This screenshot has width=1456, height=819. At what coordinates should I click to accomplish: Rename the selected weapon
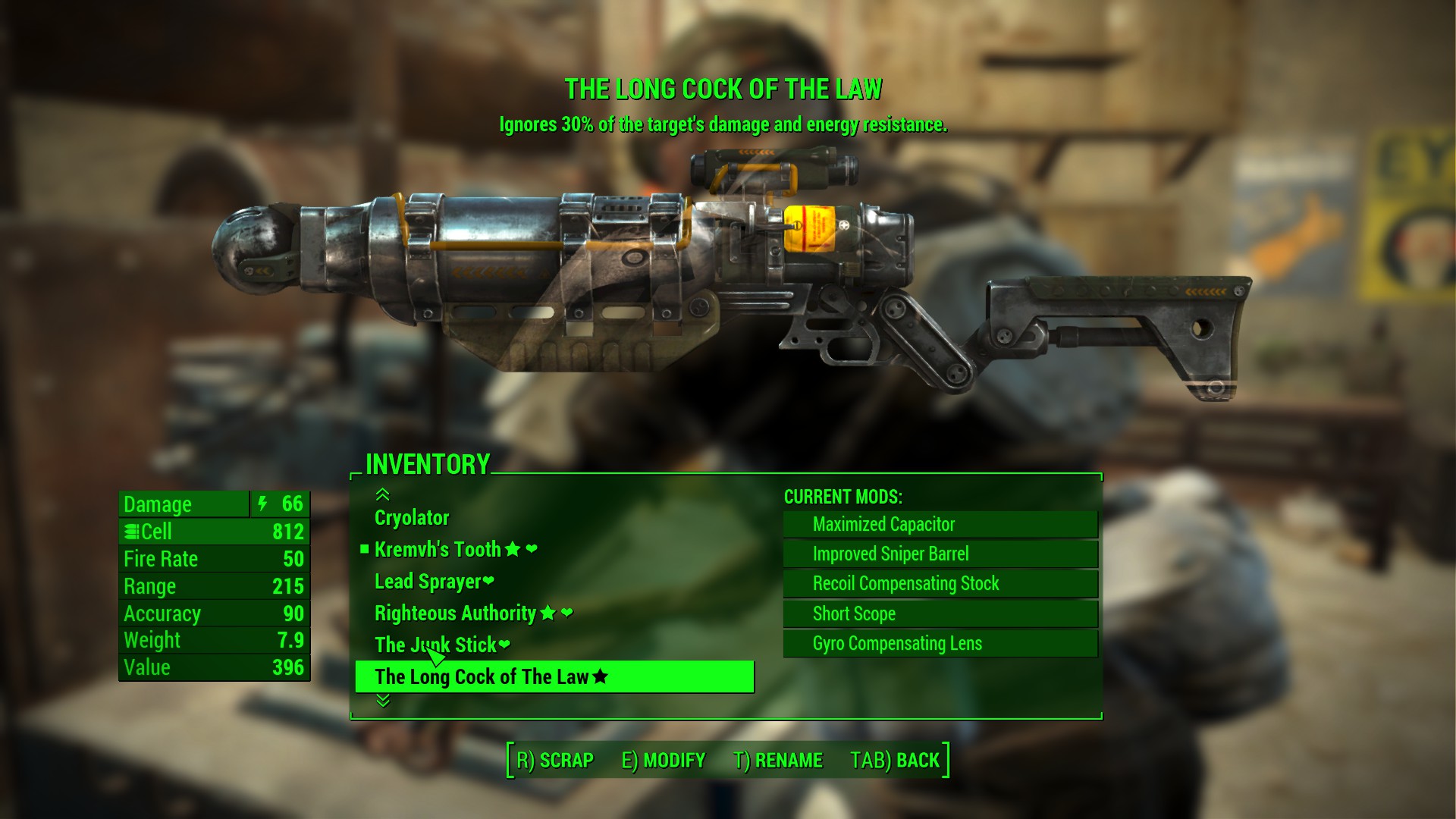[x=778, y=761]
